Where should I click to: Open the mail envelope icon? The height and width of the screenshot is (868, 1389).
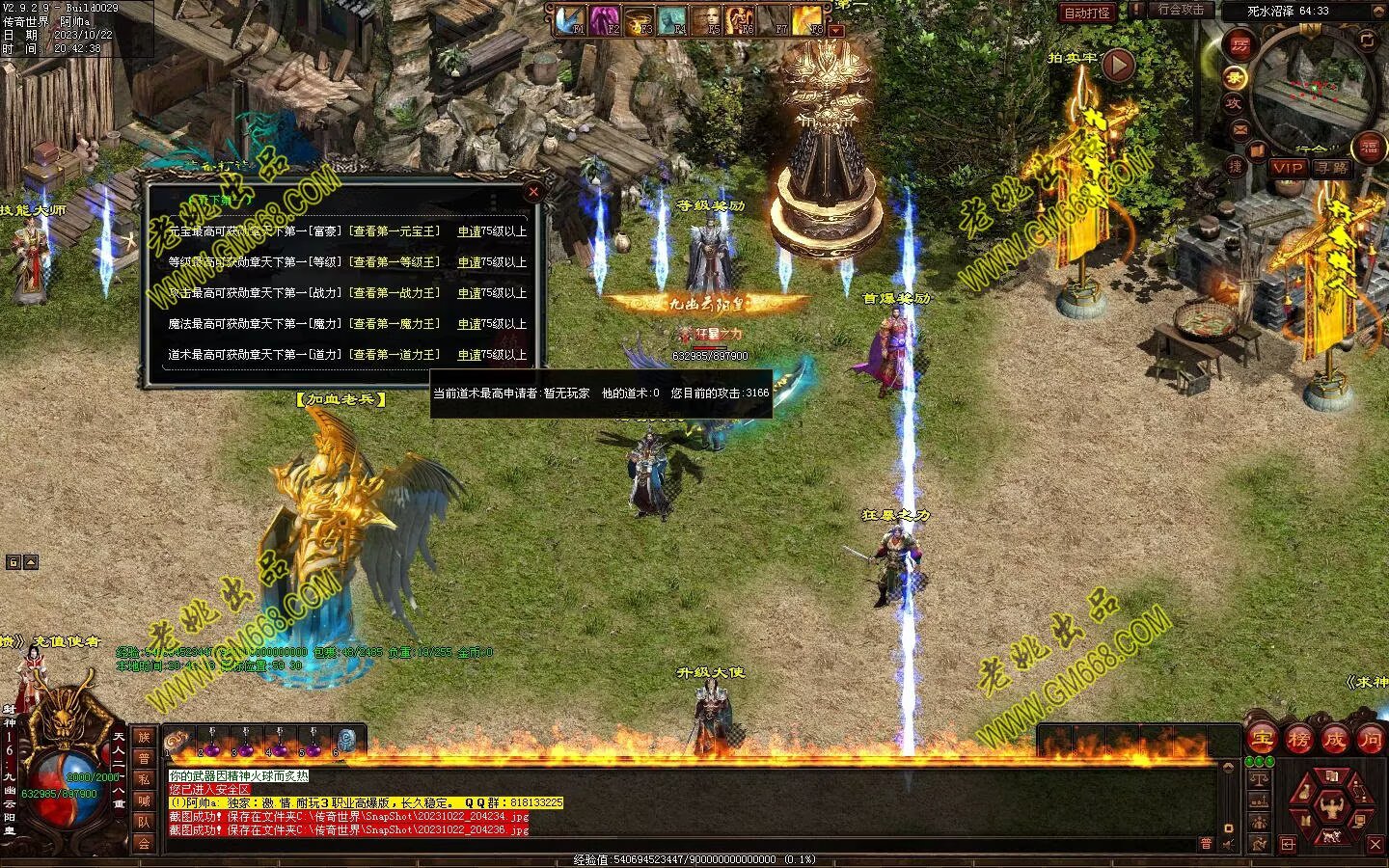(1240, 128)
